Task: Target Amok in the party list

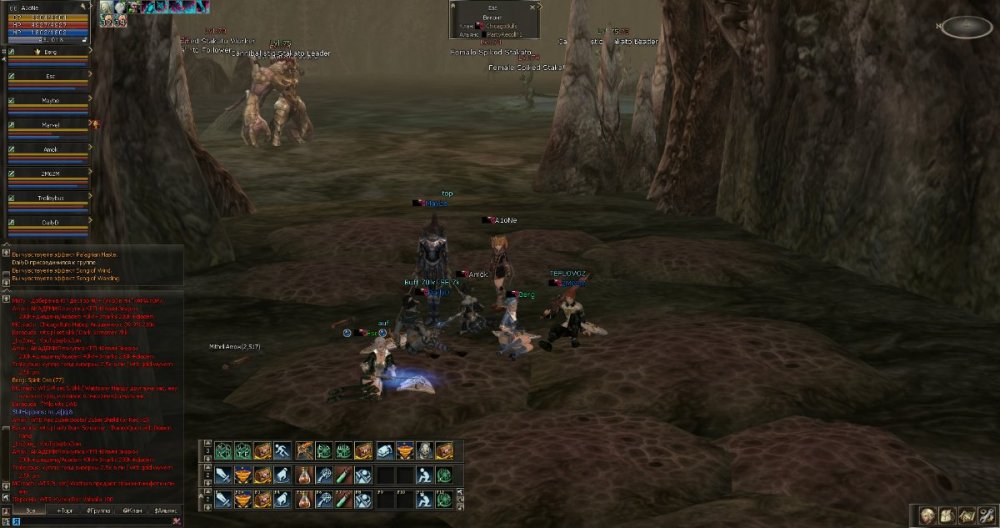Action: click(50, 149)
